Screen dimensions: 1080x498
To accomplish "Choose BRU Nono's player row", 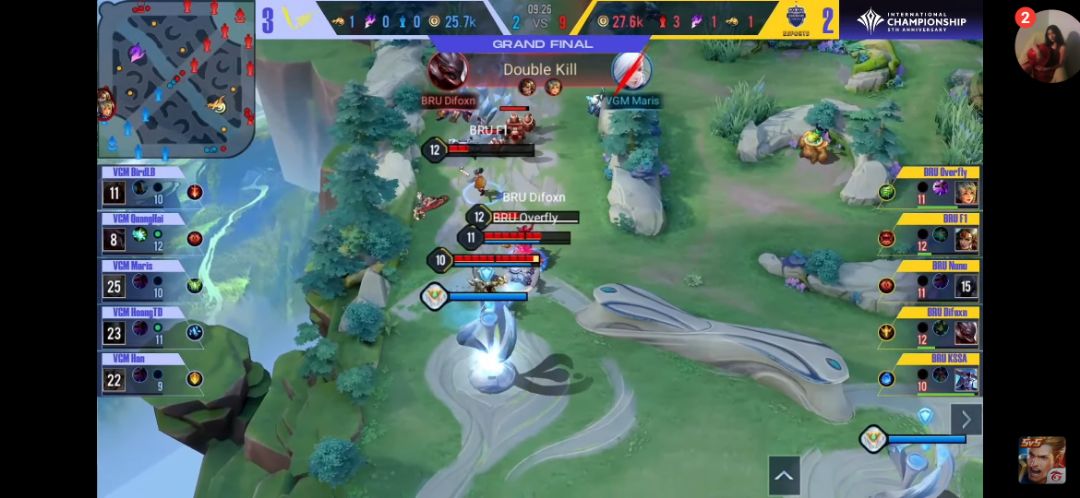I will (x=930, y=285).
